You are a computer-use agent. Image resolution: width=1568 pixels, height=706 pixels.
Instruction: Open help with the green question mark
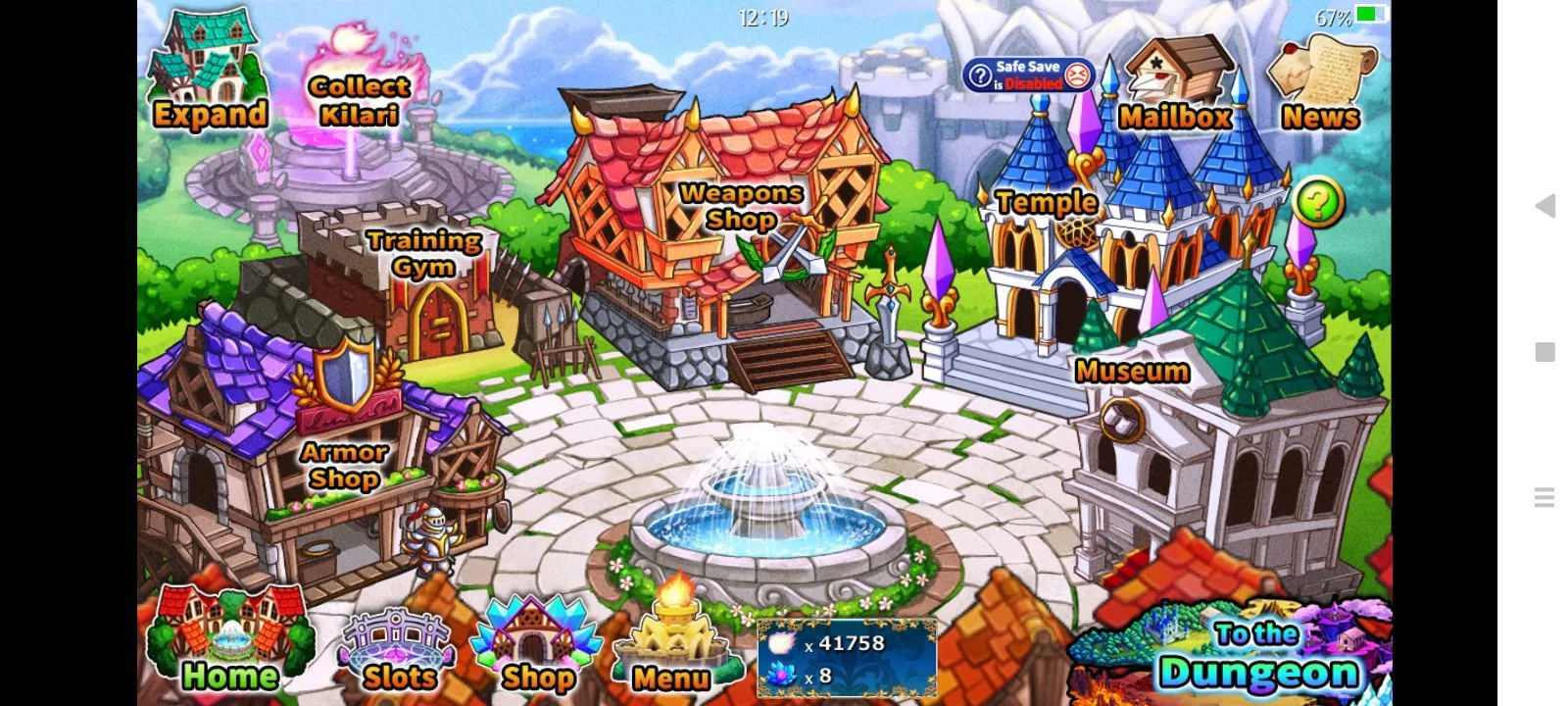coord(1318,203)
